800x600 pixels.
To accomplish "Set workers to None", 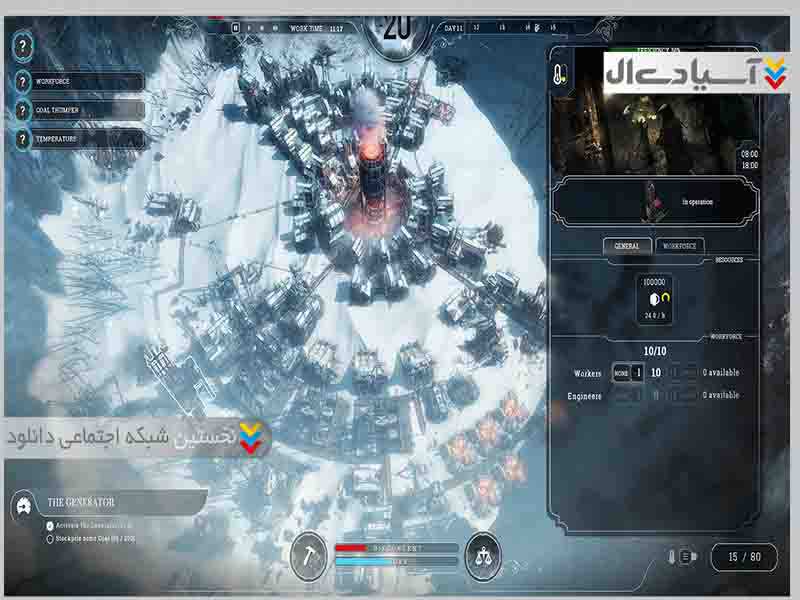I will point(621,373).
